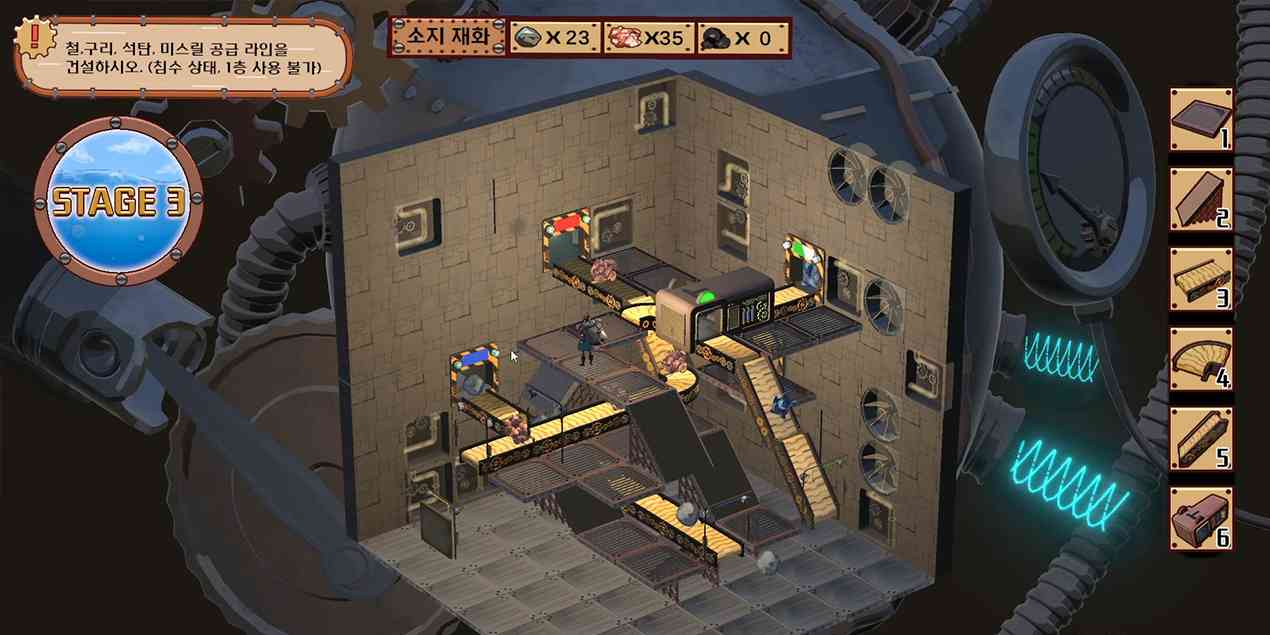Image resolution: width=1270 pixels, height=635 pixels.
Task: Select the flat floor platform build slot
Action: click(x=1201, y=121)
